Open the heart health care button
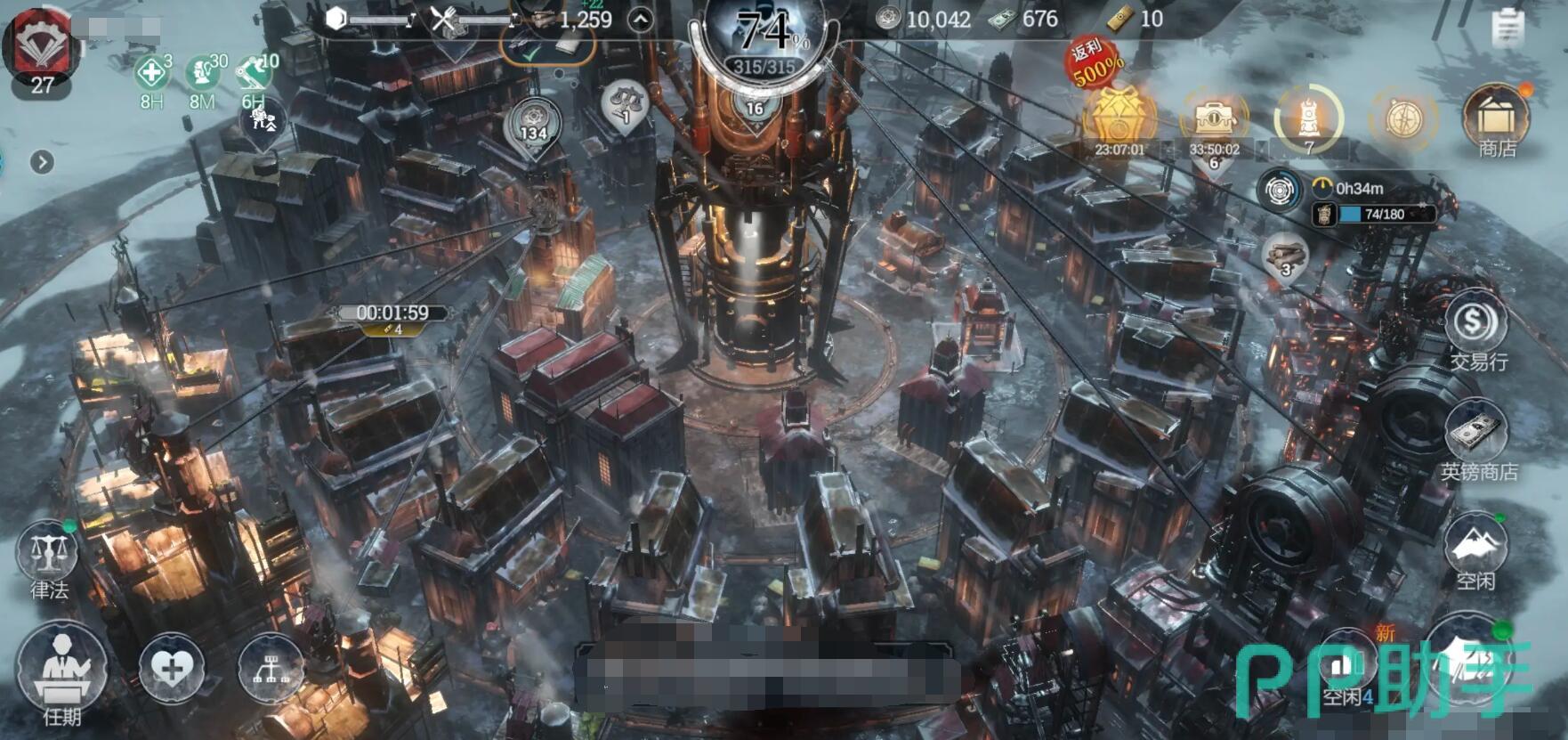 click(172, 667)
